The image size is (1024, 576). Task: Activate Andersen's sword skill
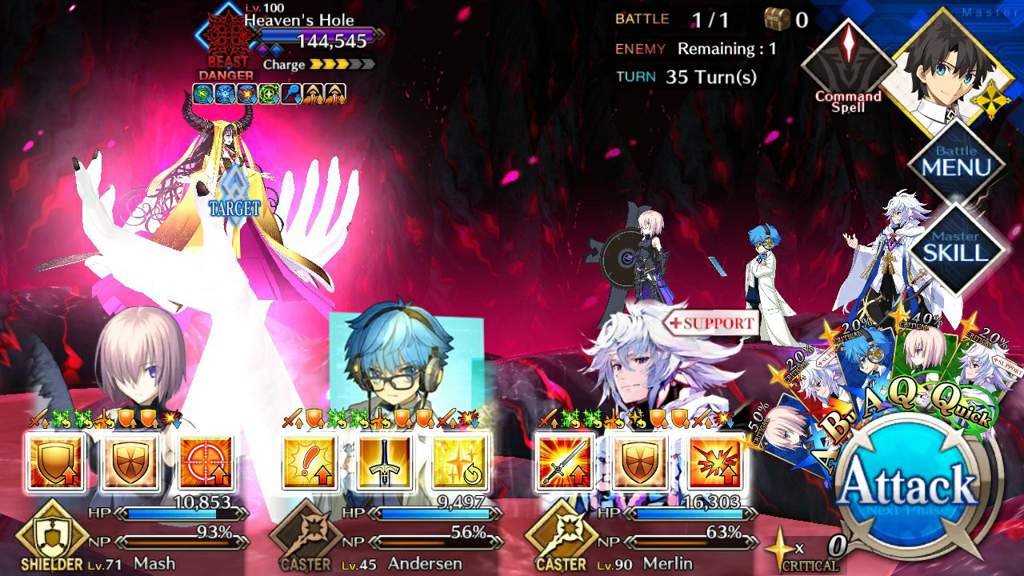(x=384, y=462)
